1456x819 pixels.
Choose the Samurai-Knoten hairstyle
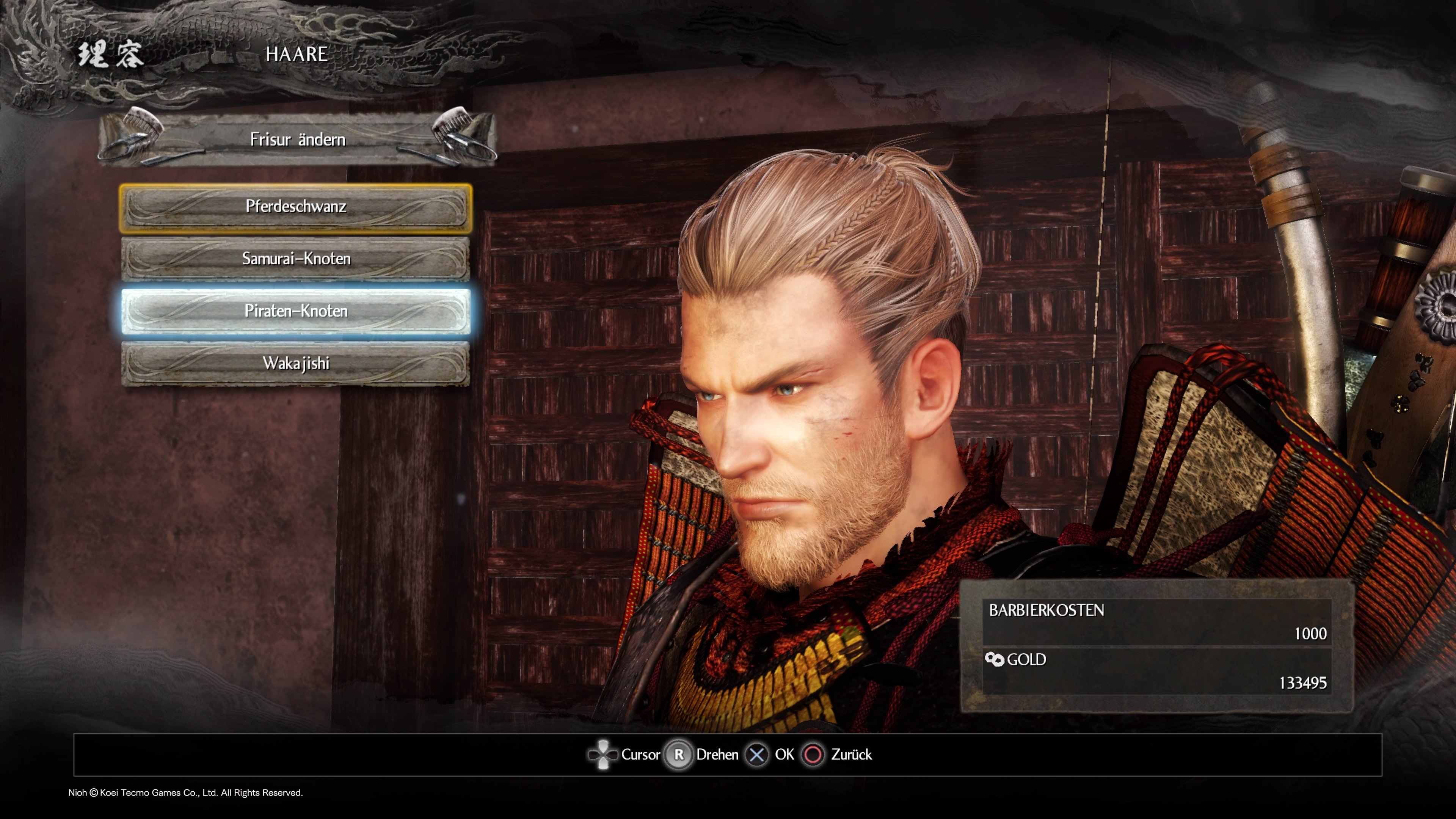(296, 259)
